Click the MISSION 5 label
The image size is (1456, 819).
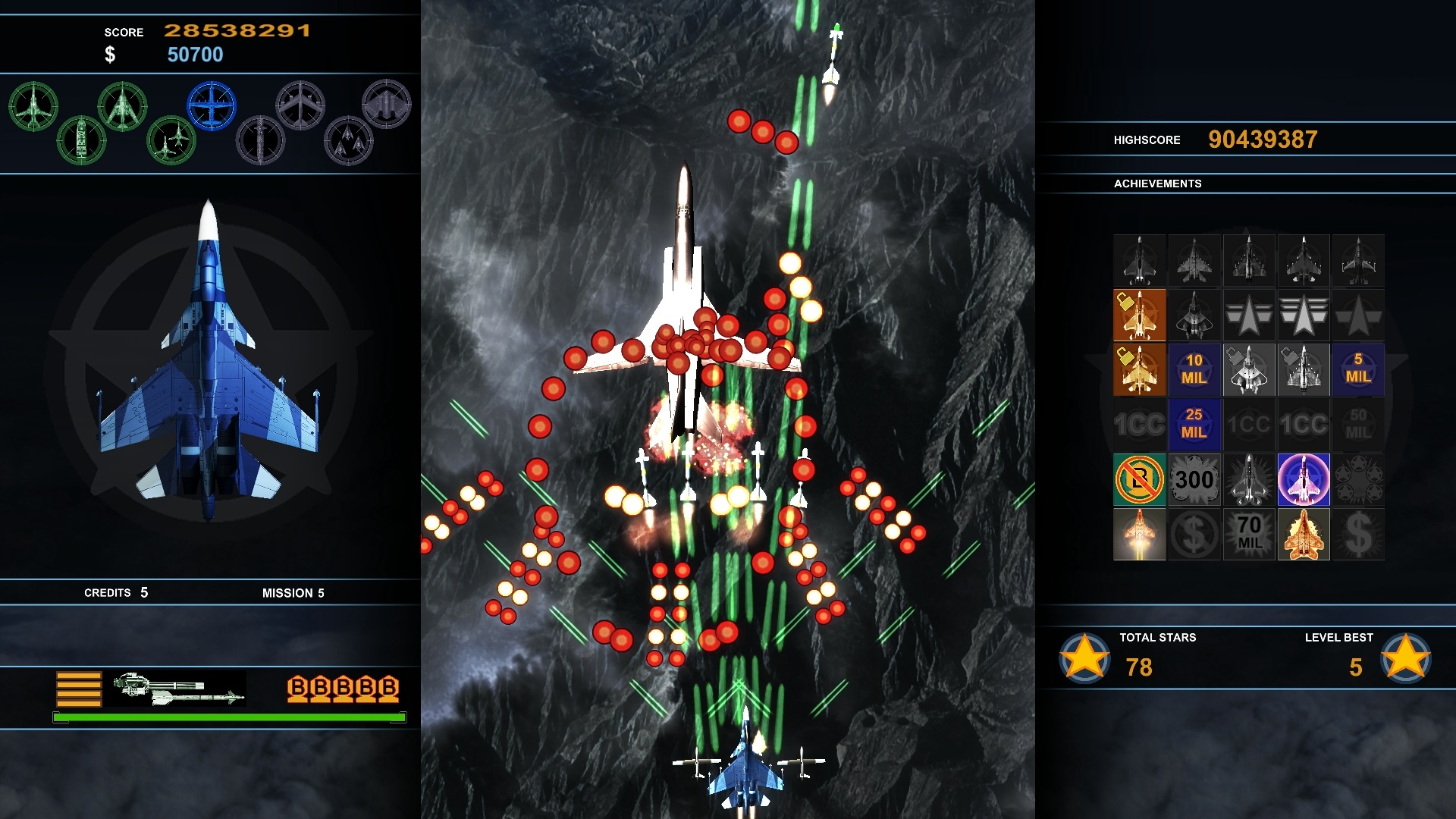tap(294, 593)
